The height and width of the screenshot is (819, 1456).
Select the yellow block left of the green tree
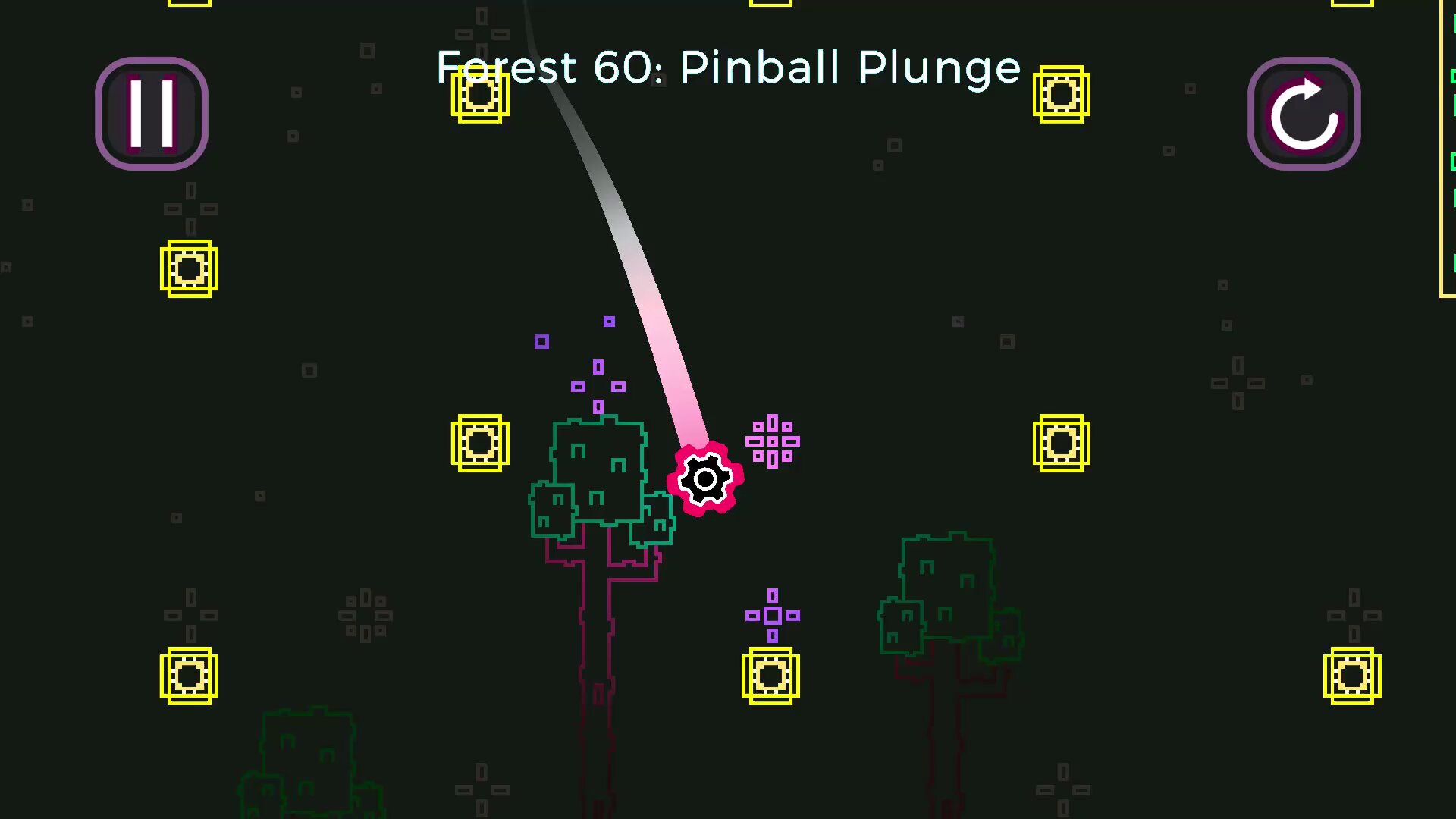[480, 444]
